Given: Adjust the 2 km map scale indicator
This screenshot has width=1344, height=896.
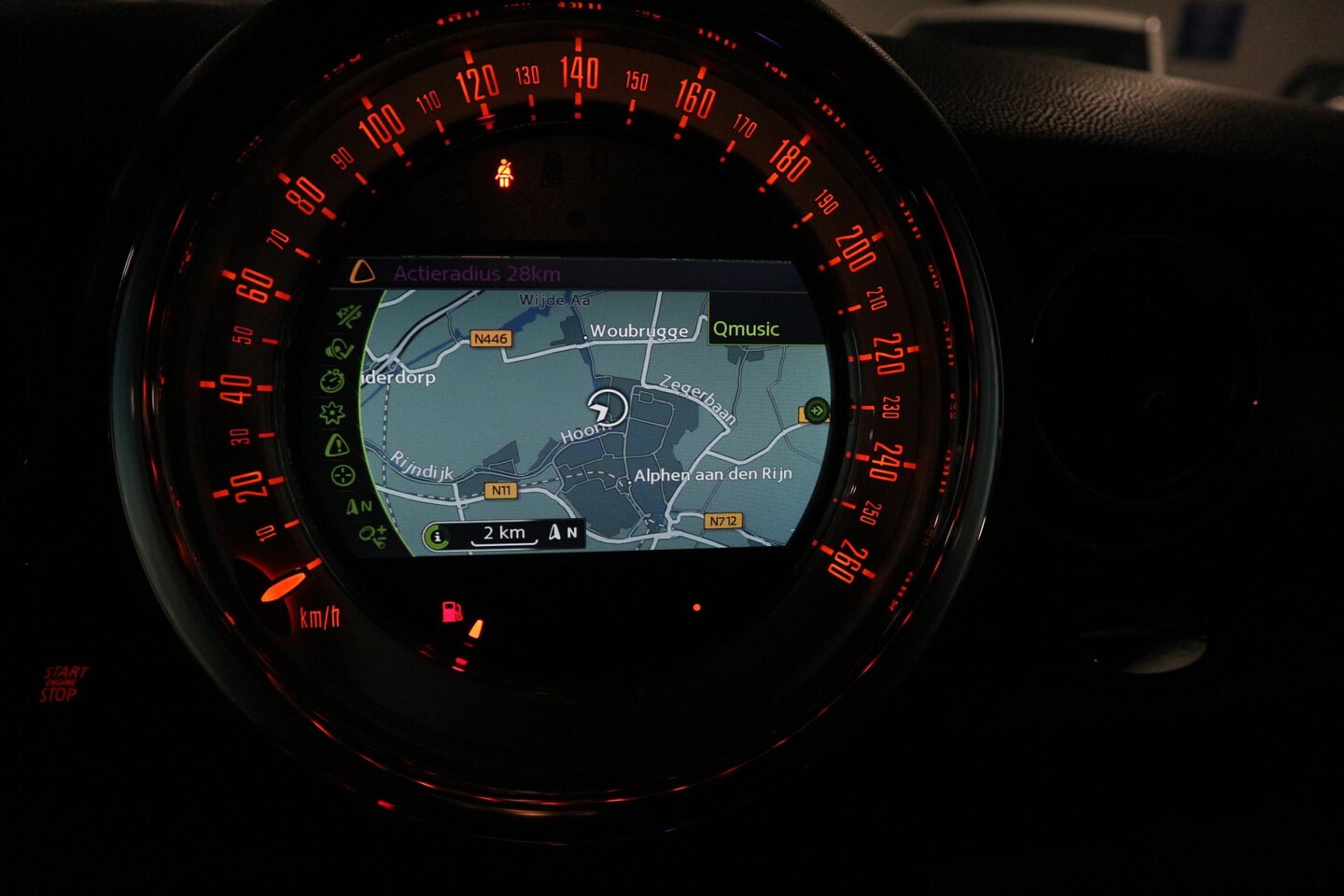Looking at the screenshot, I should click(x=504, y=534).
